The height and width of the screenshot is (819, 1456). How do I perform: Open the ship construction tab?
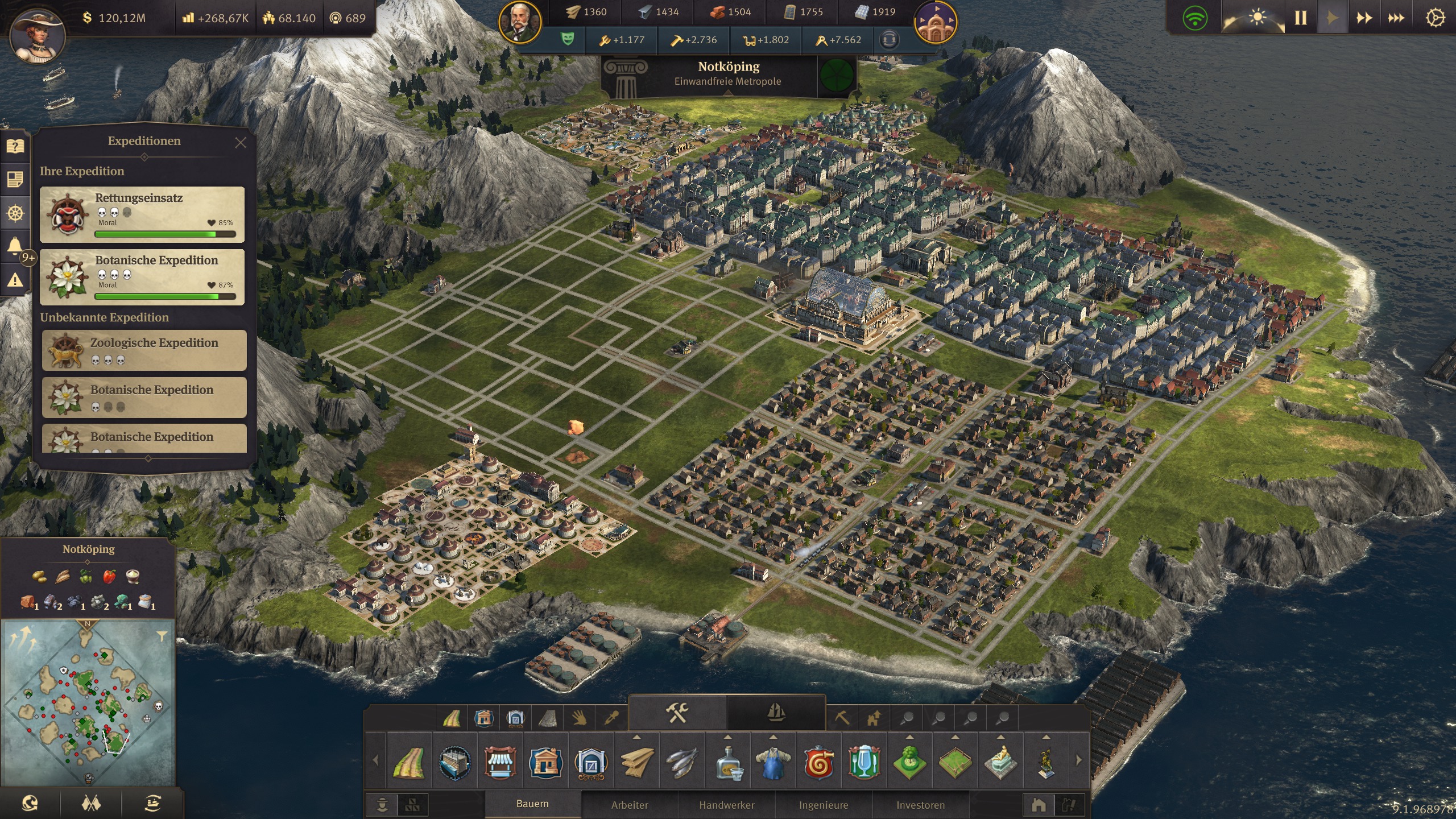(776, 713)
